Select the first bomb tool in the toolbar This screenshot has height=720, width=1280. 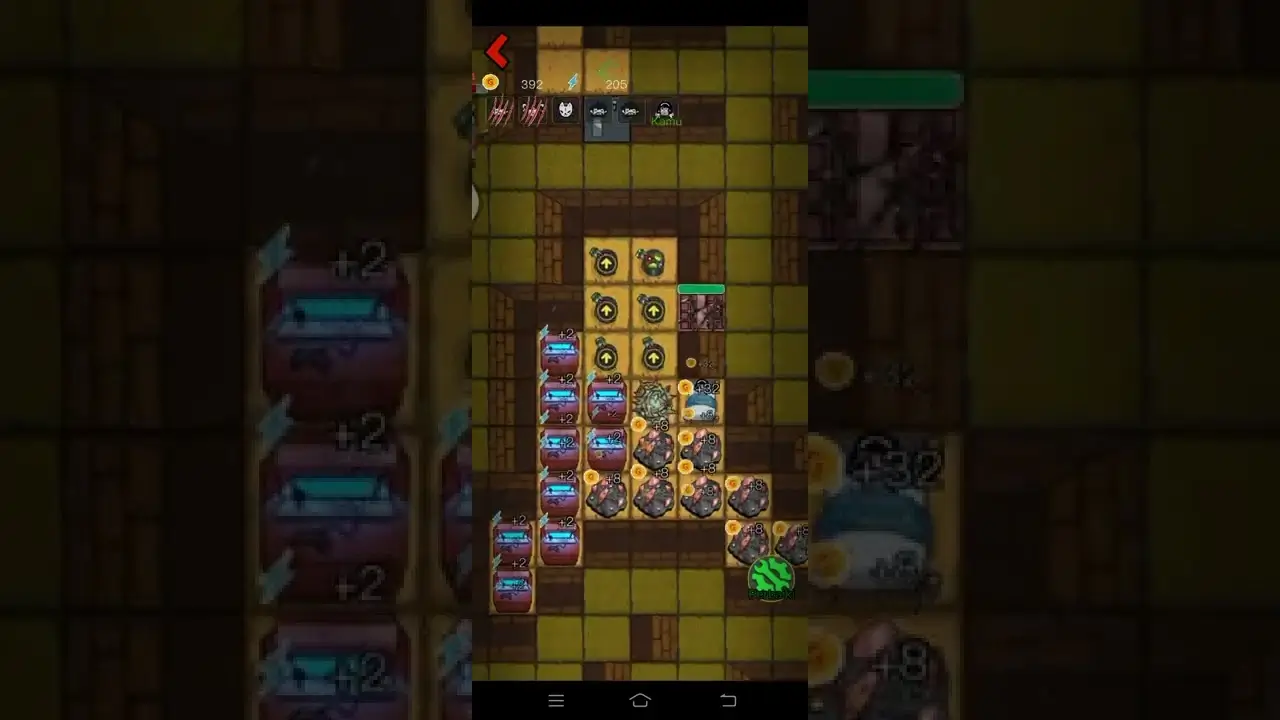tap(598, 110)
